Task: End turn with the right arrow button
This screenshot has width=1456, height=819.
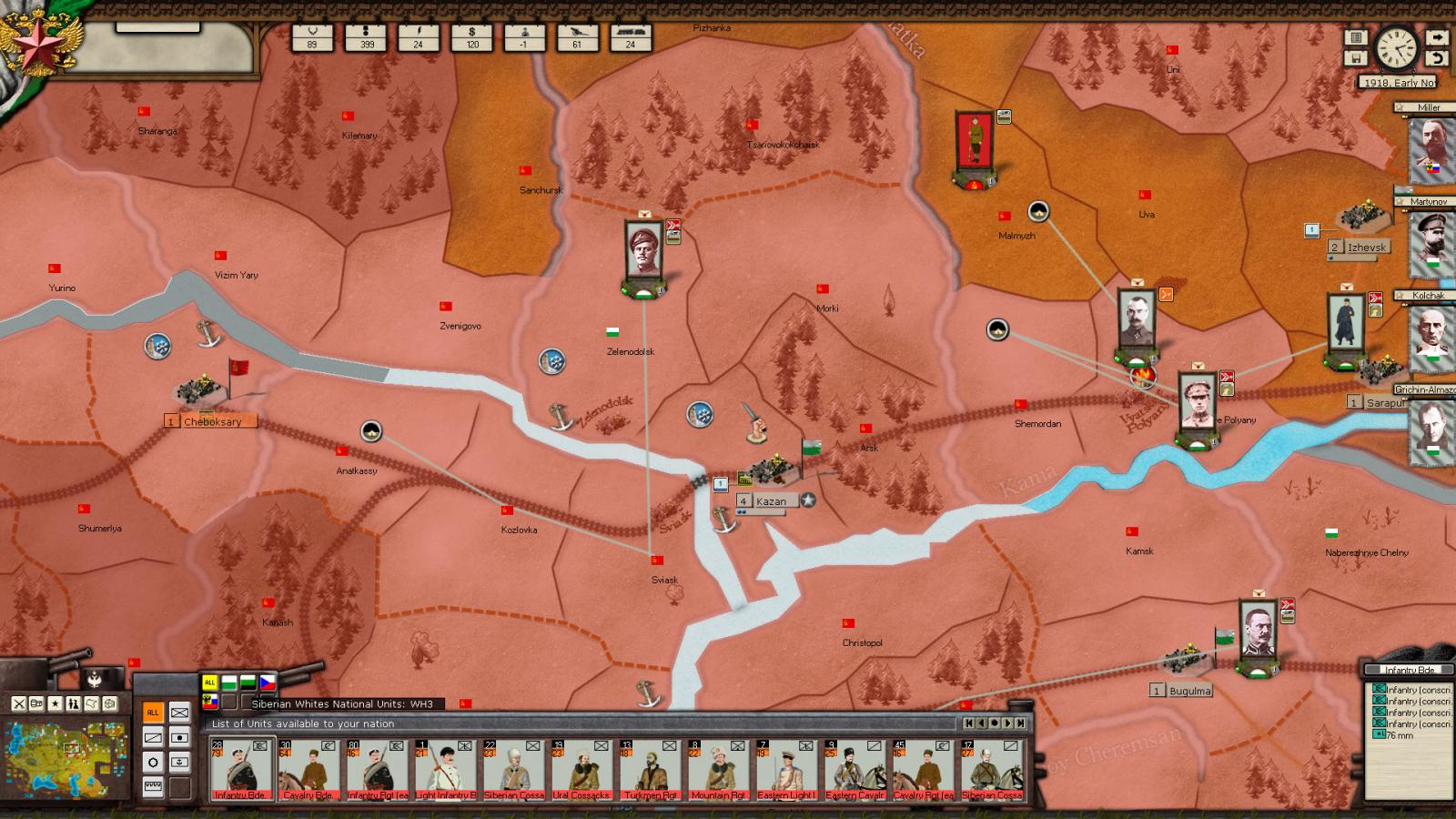Action: [x=1436, y=38]
